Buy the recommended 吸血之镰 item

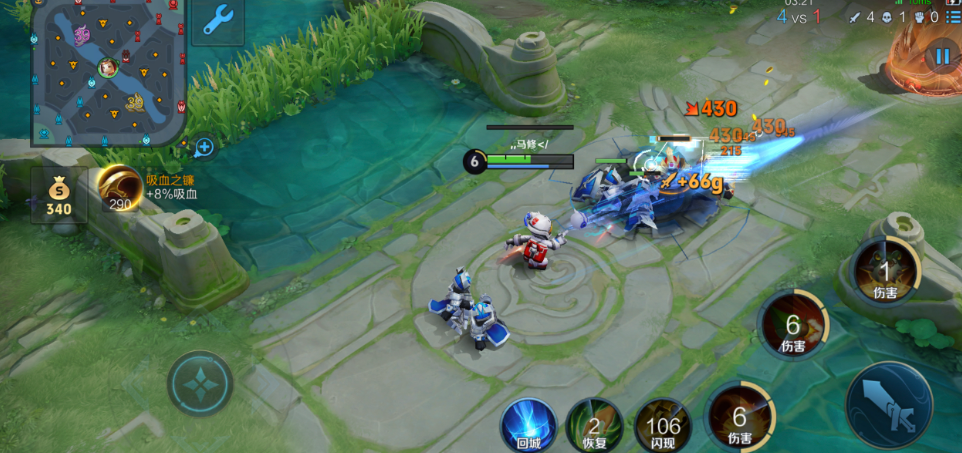pos(120,187)
